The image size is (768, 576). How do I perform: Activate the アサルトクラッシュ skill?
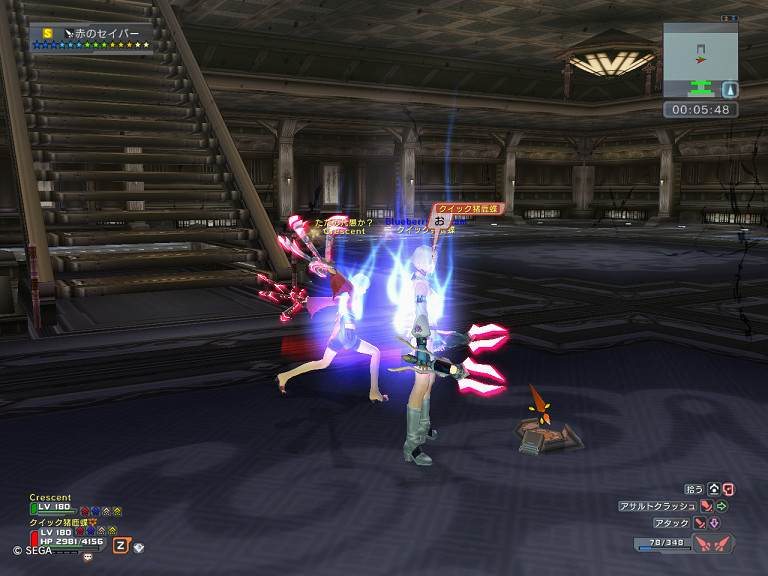tap(657, 506)
